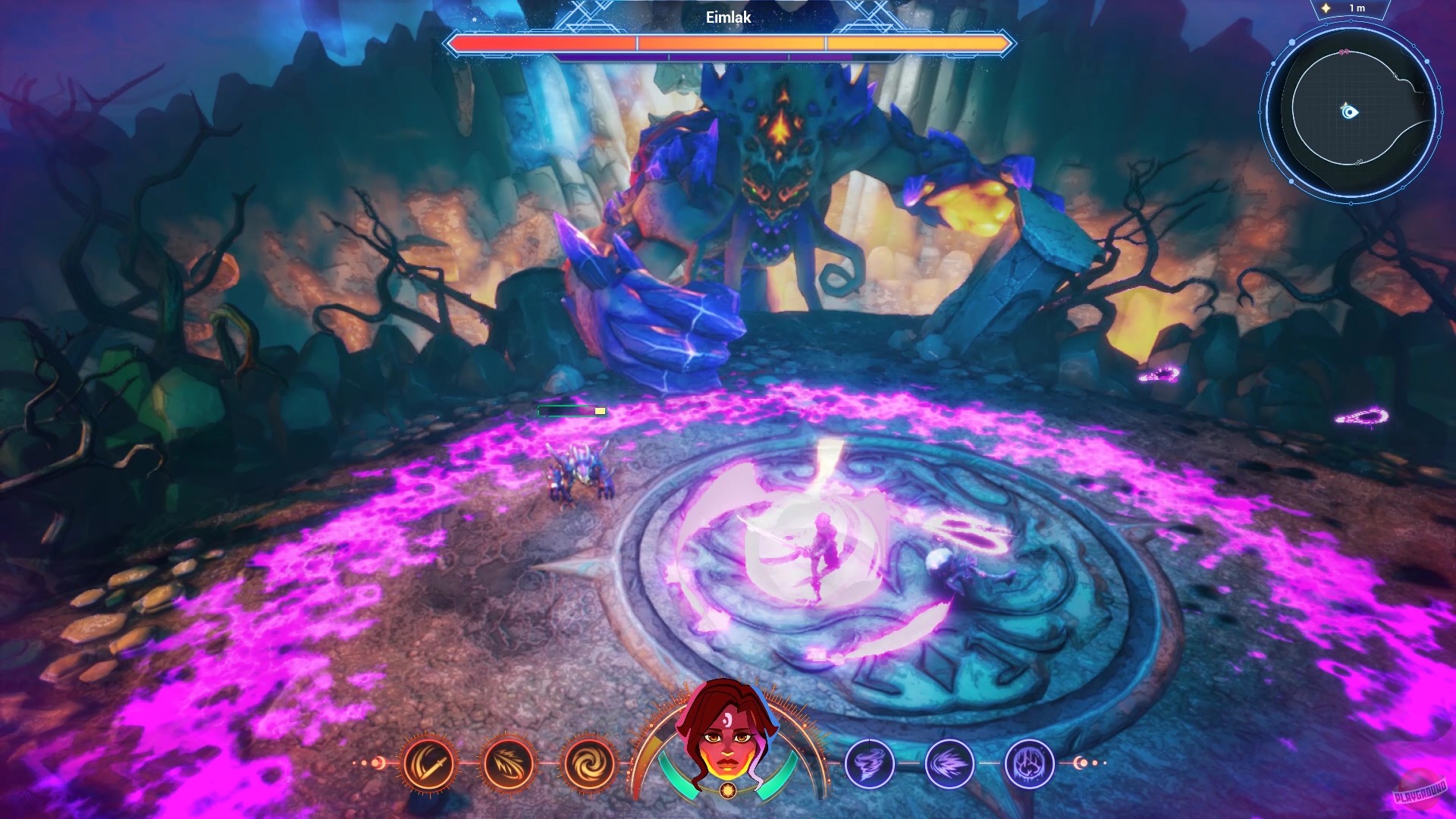The height and width of the screenshot is (819, 1456).
Task: Select the pink enemy markers atop the minimap
Action: point(1344,52)
